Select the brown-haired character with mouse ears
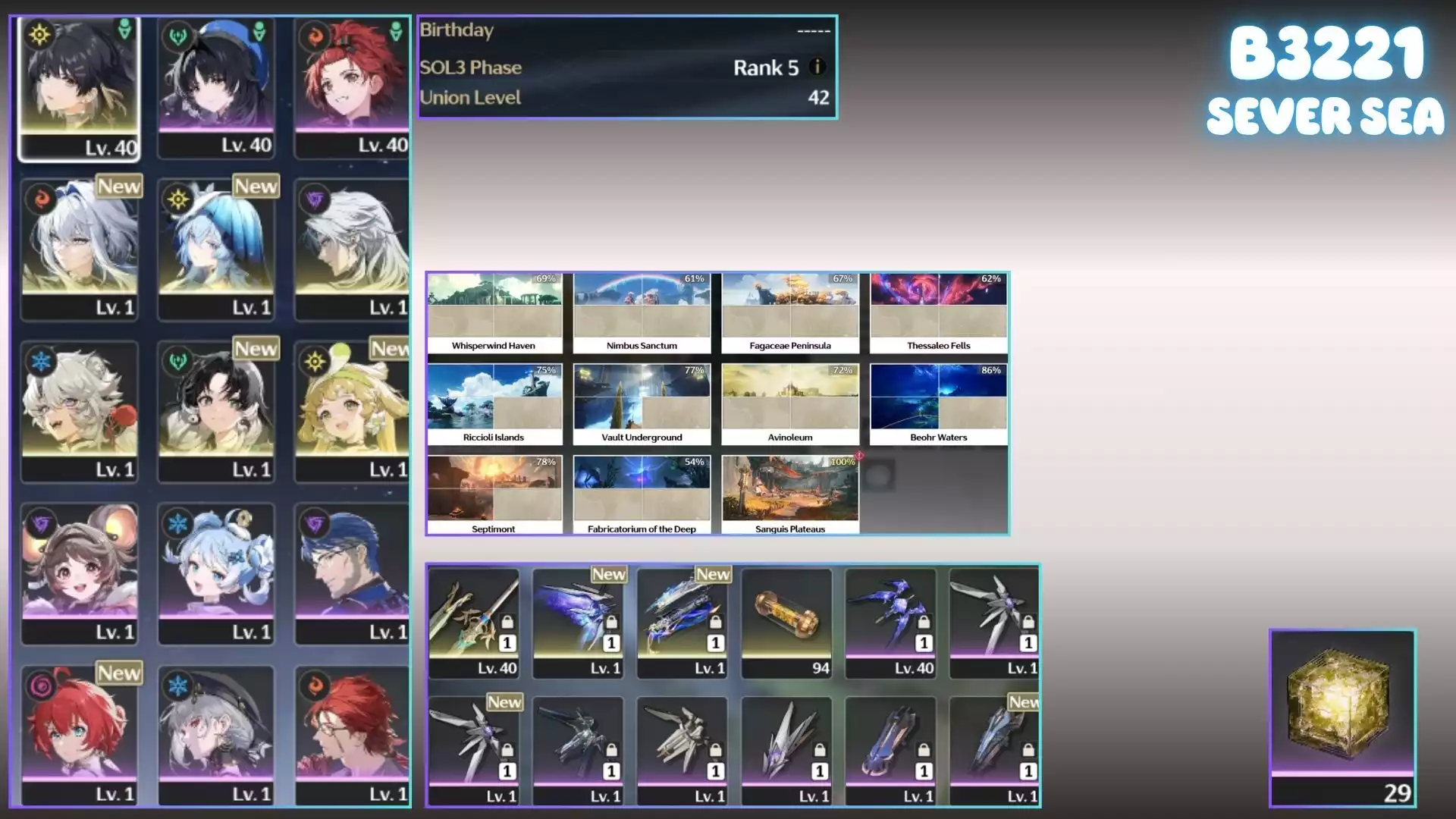Screen dimensions: 1456x819 click(80, 573)
